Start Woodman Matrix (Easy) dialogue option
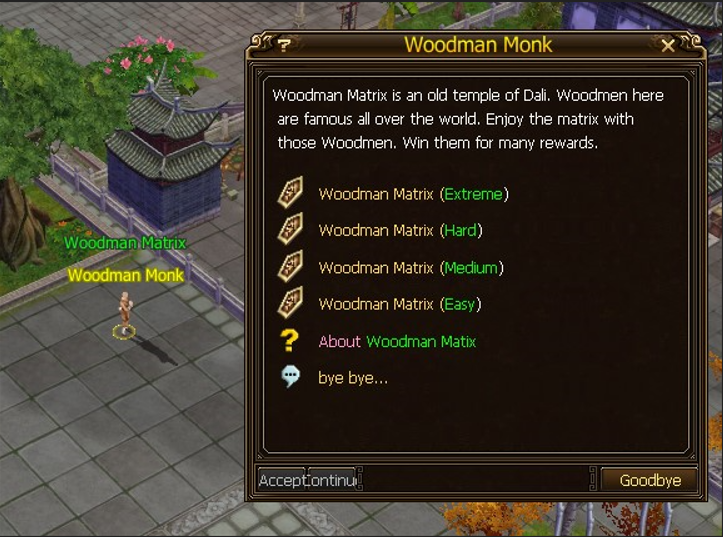The image size is (723, 537). point(399,304)
